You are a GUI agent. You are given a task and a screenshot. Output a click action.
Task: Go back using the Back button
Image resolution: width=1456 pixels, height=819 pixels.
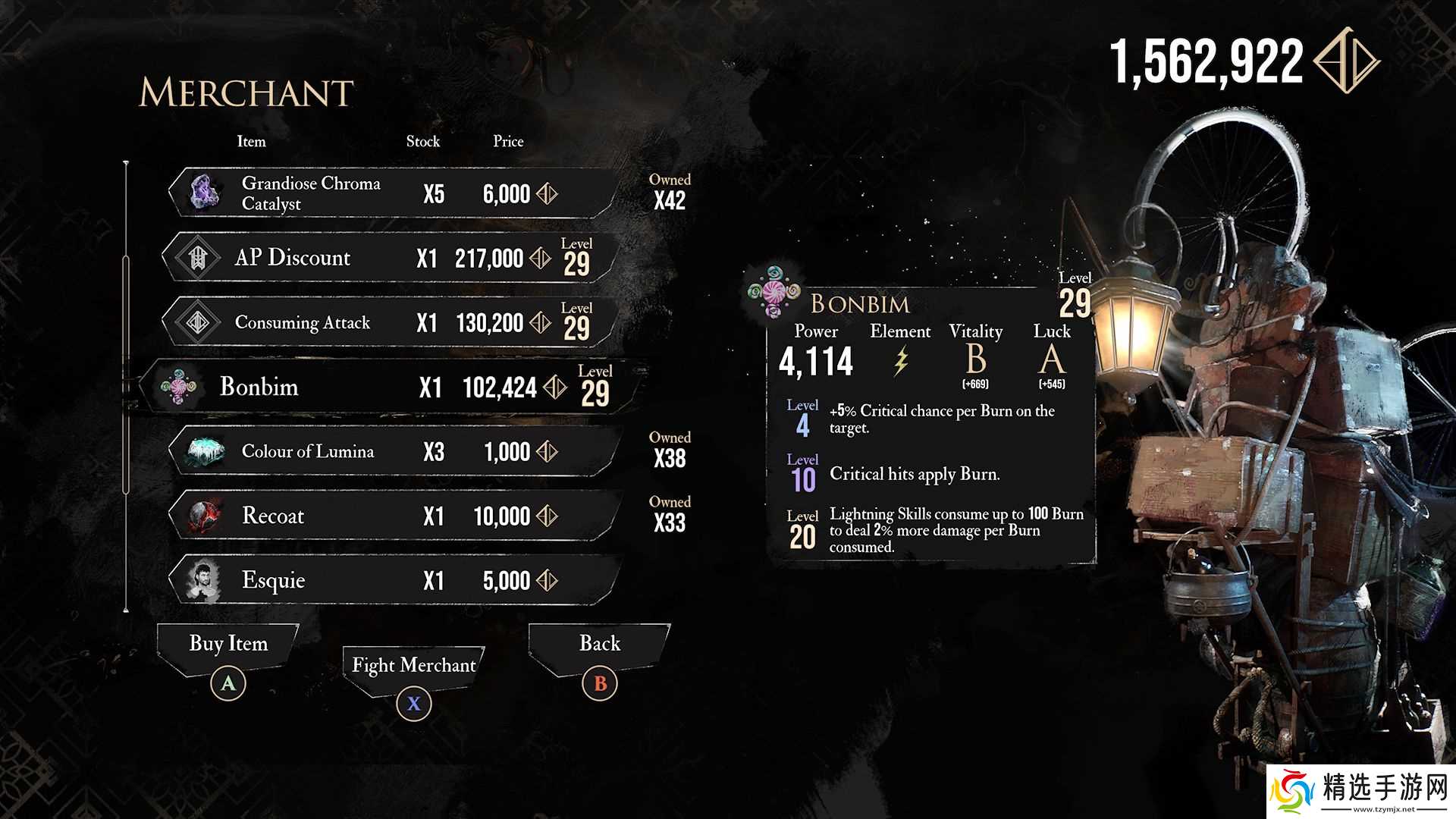599,645
